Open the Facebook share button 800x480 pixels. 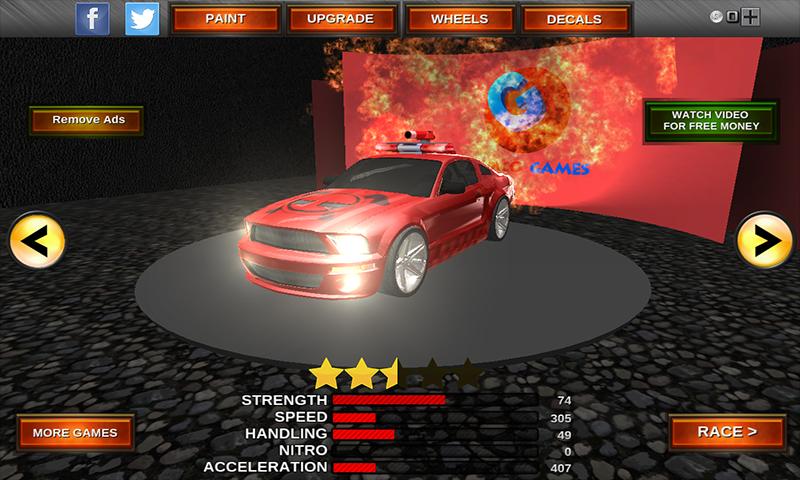pyautogui.click(x=93, y=18)
